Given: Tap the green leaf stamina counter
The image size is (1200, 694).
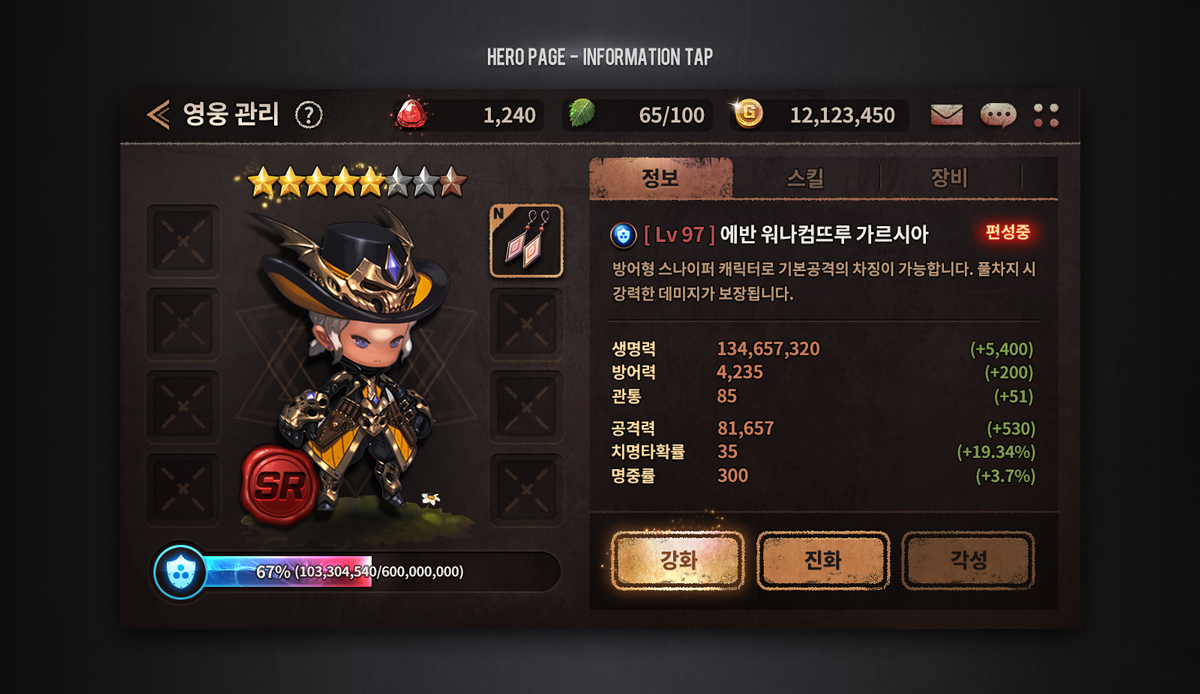Looking at the screenshot, I should tap(638, 115).
